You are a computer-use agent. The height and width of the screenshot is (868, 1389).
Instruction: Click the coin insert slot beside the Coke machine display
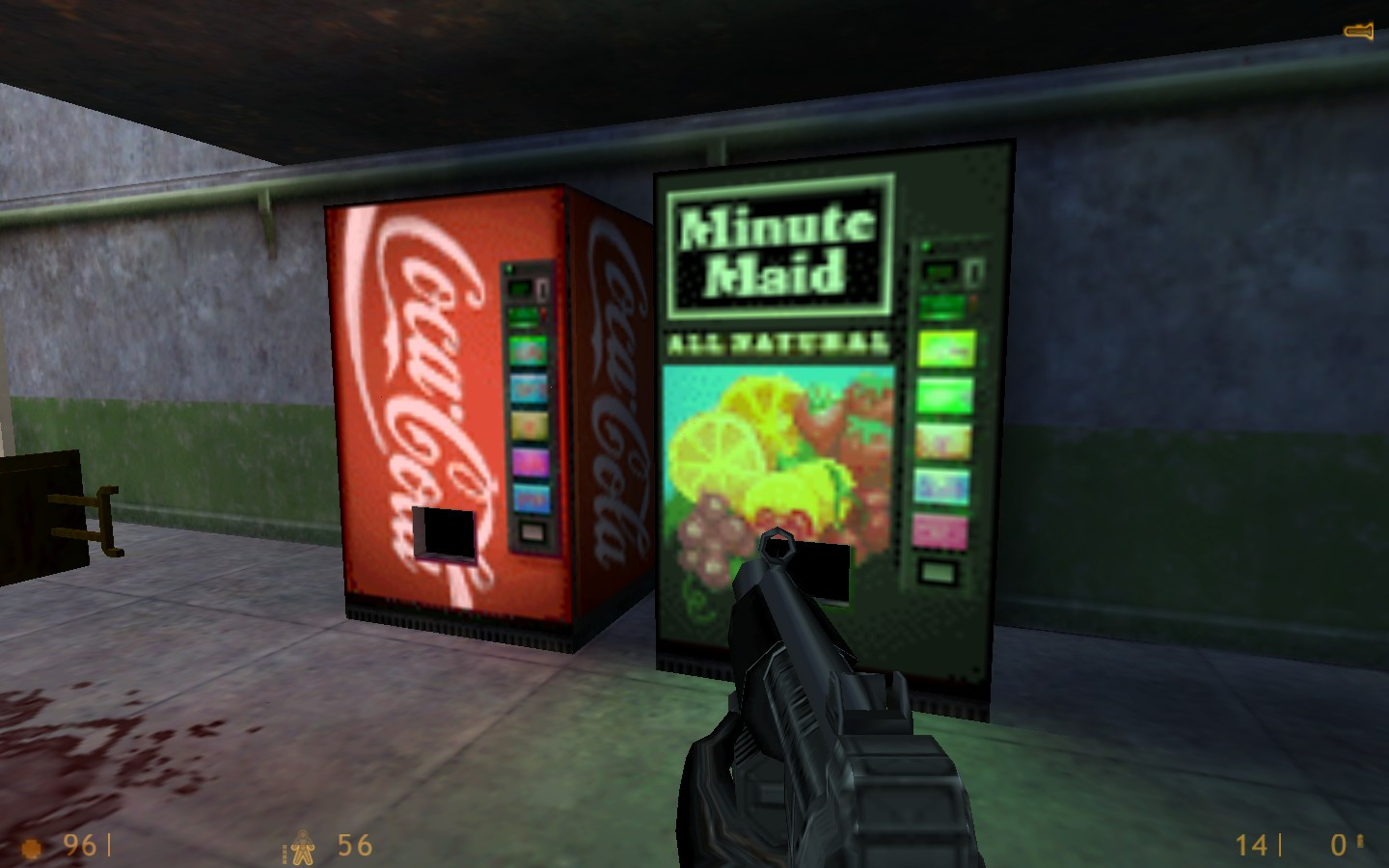(x=542, y=289)
